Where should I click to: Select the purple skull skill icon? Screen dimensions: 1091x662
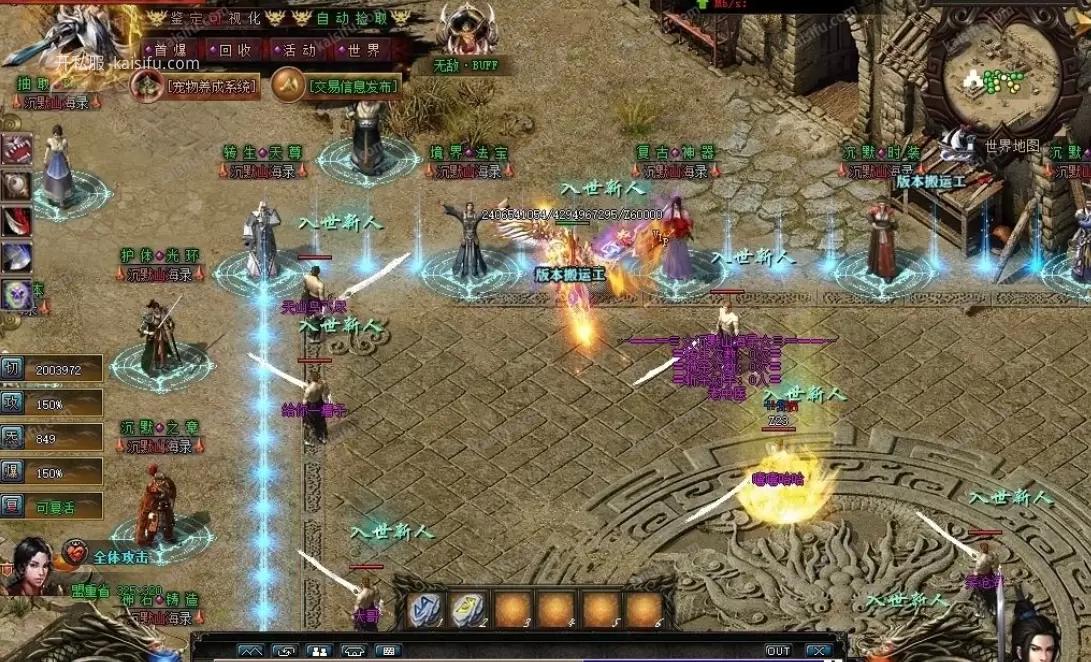pos(17,294)
